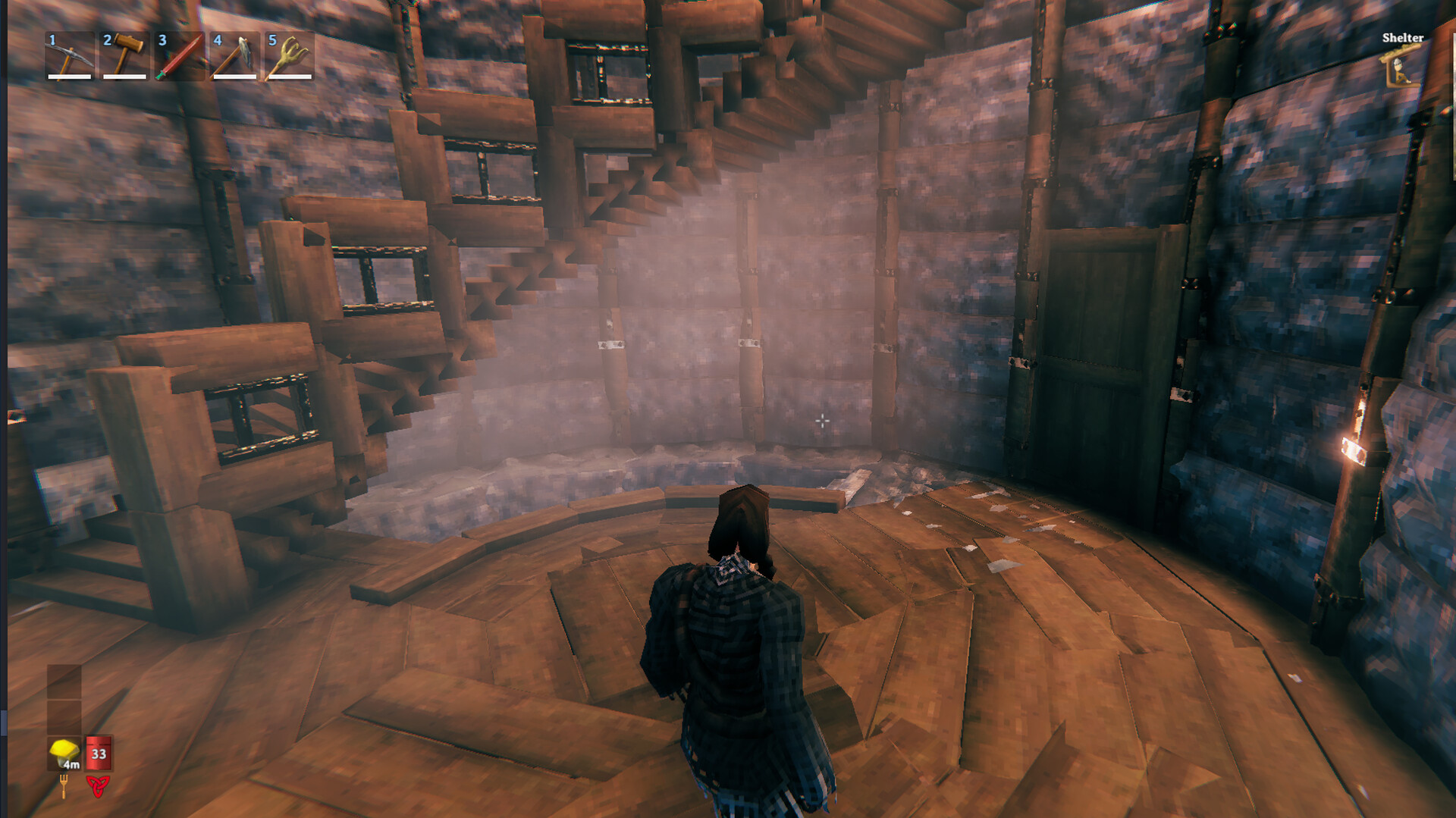Click the crosshair at screen center
Screen dimensions: 1456x818
point(823,421)
